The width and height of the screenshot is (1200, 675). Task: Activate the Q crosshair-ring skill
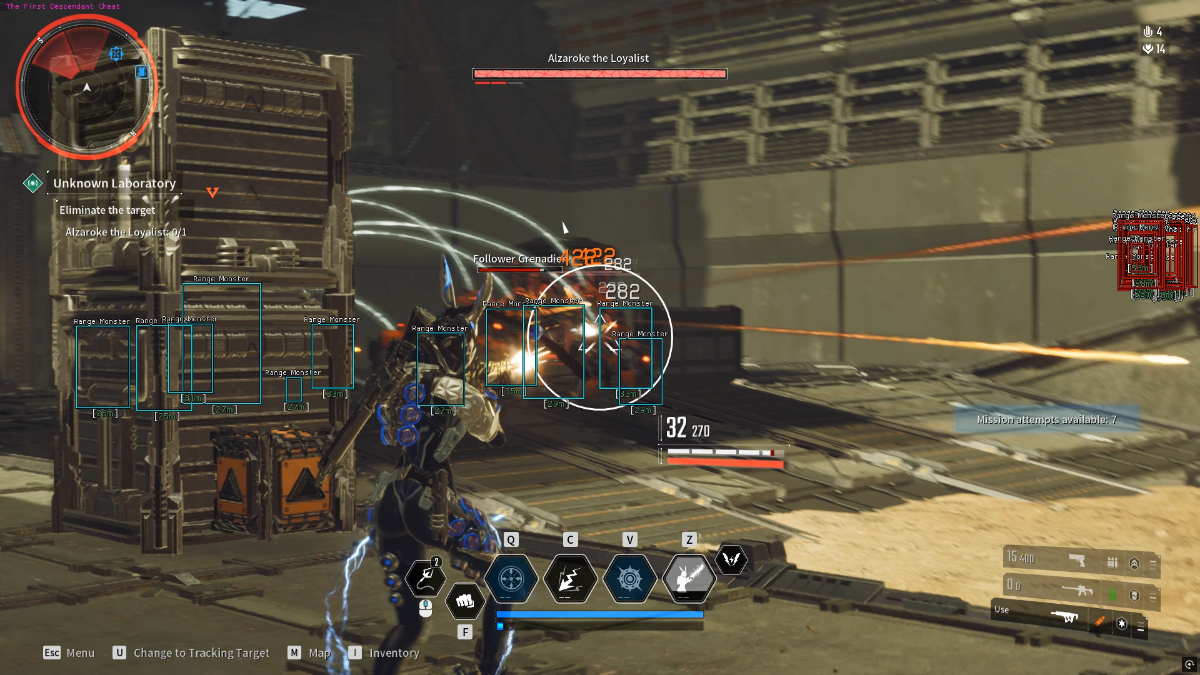click(511, 578)
